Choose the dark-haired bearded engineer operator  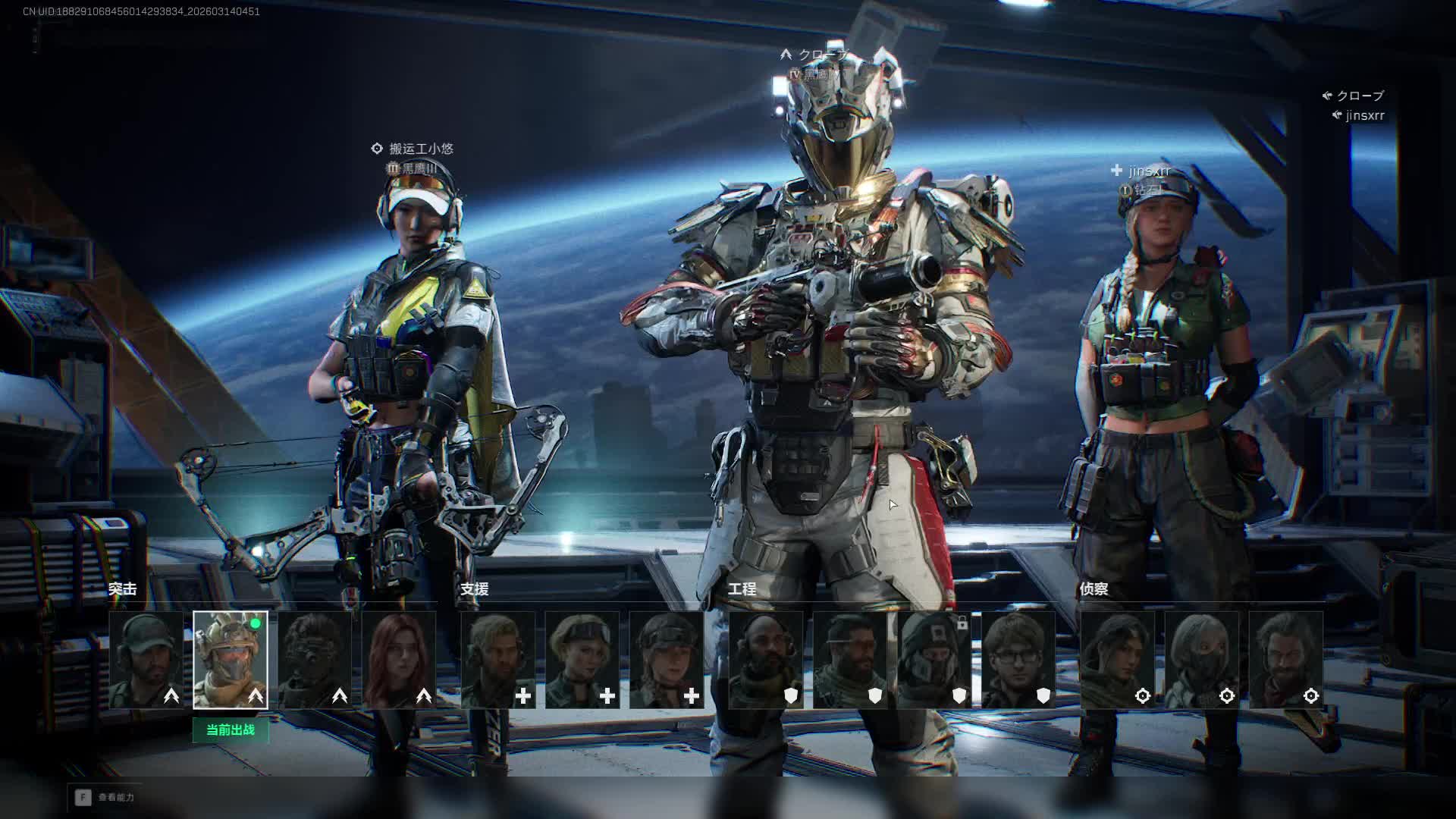tap(850, 660)
